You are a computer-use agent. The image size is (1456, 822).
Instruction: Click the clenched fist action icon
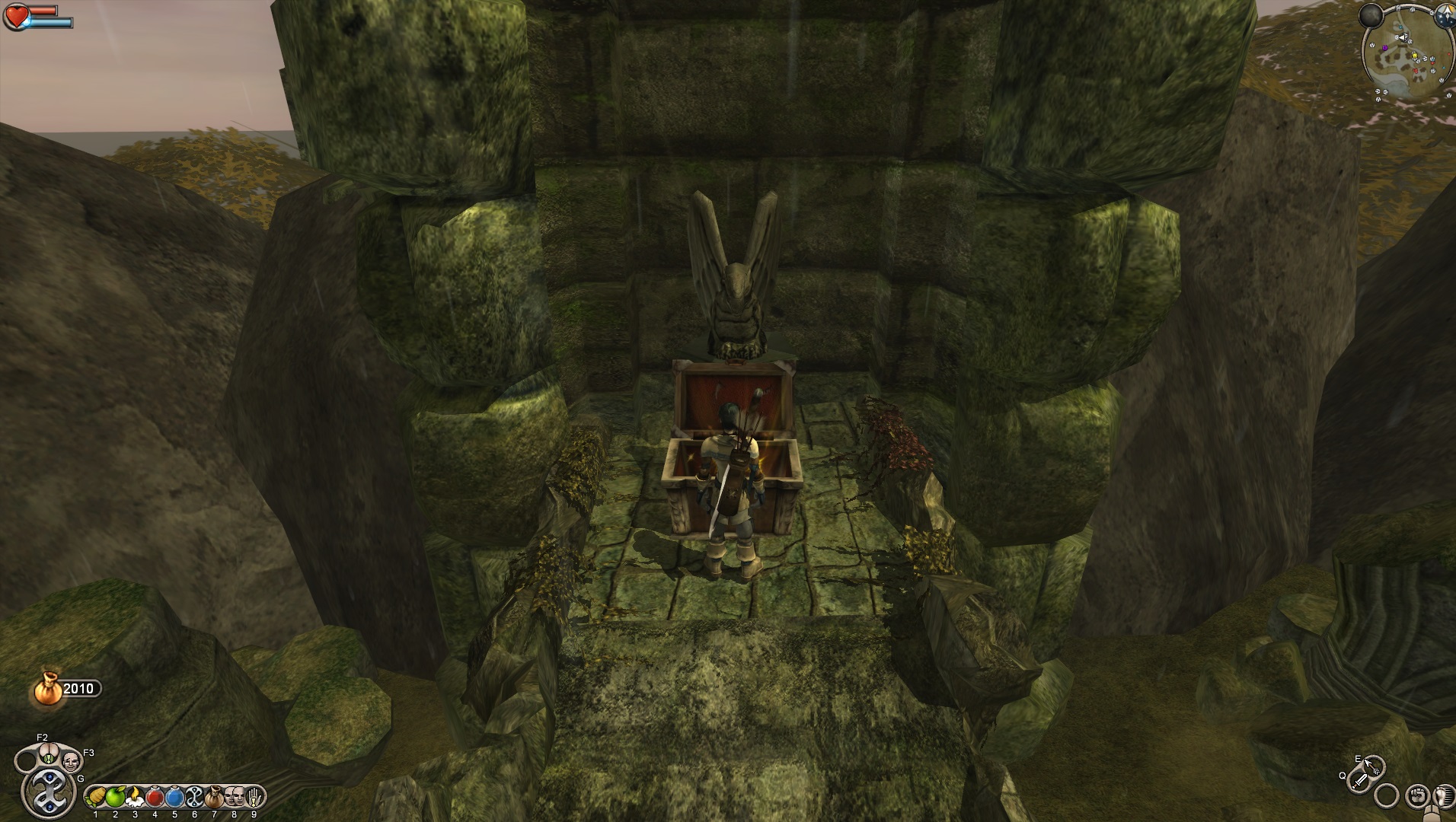pyautogui.click(x=1416, y=796)
